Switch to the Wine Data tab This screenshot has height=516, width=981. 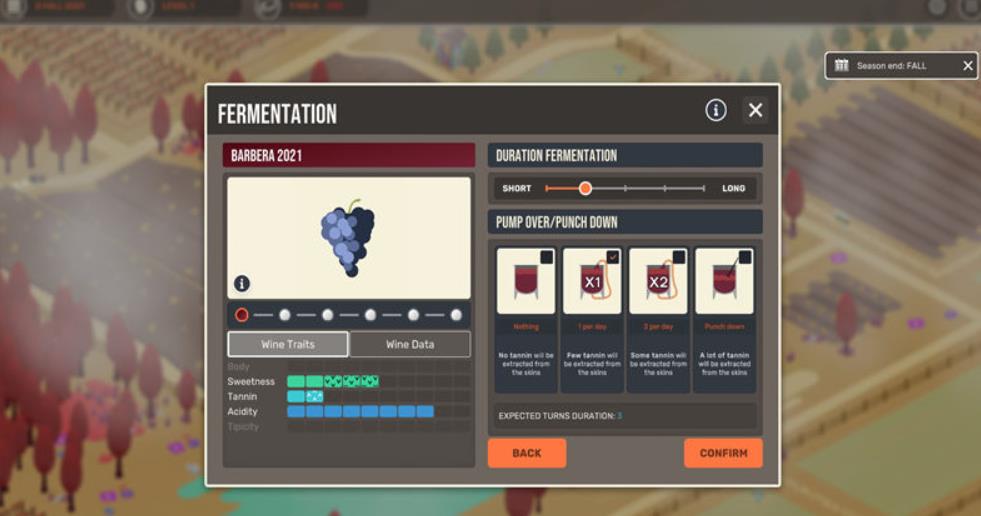pos(410,344)
